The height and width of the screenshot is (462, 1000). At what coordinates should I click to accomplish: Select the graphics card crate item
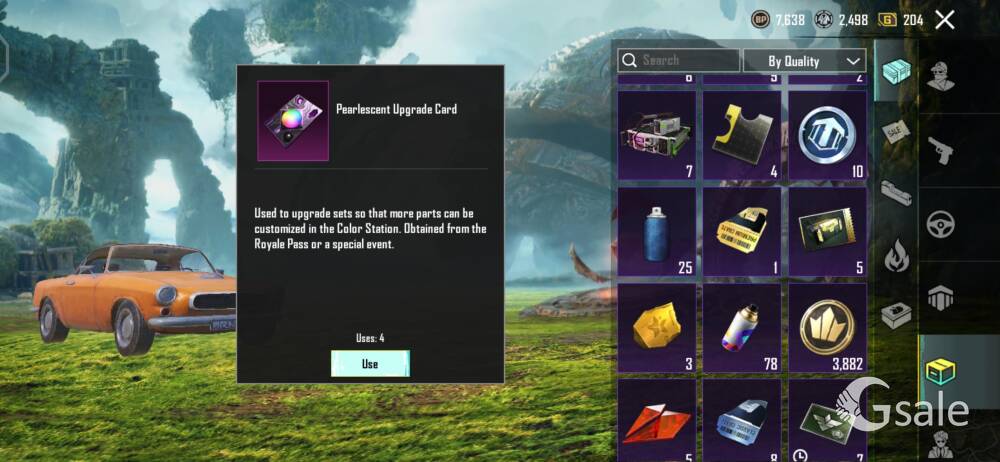pyautogui.click(x=656, y=134)
